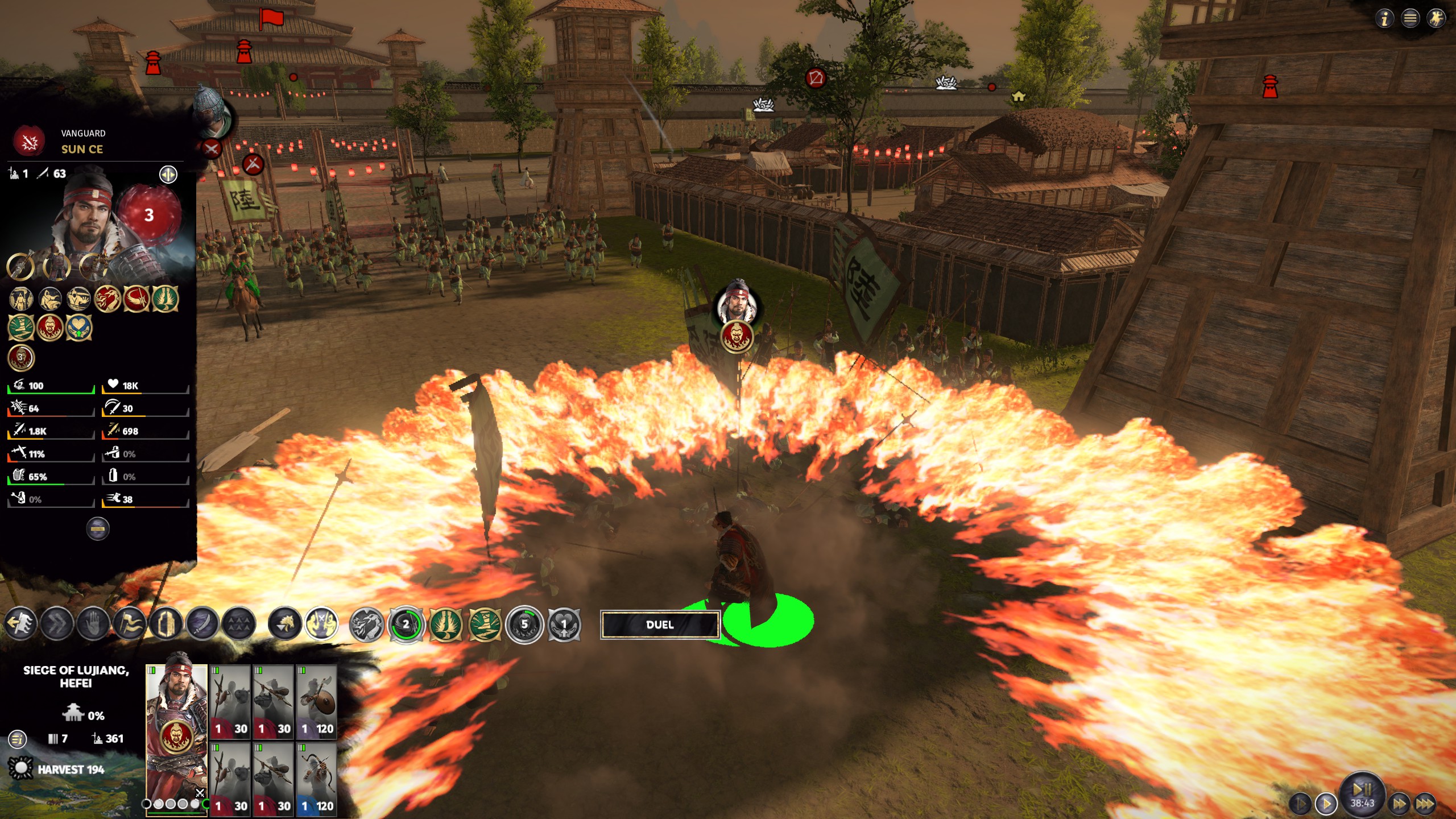Image resolution: width=1456 pixels, height=819 pixels.
Task: Open the game menu with the three-lines icon
Action: 1410,19
